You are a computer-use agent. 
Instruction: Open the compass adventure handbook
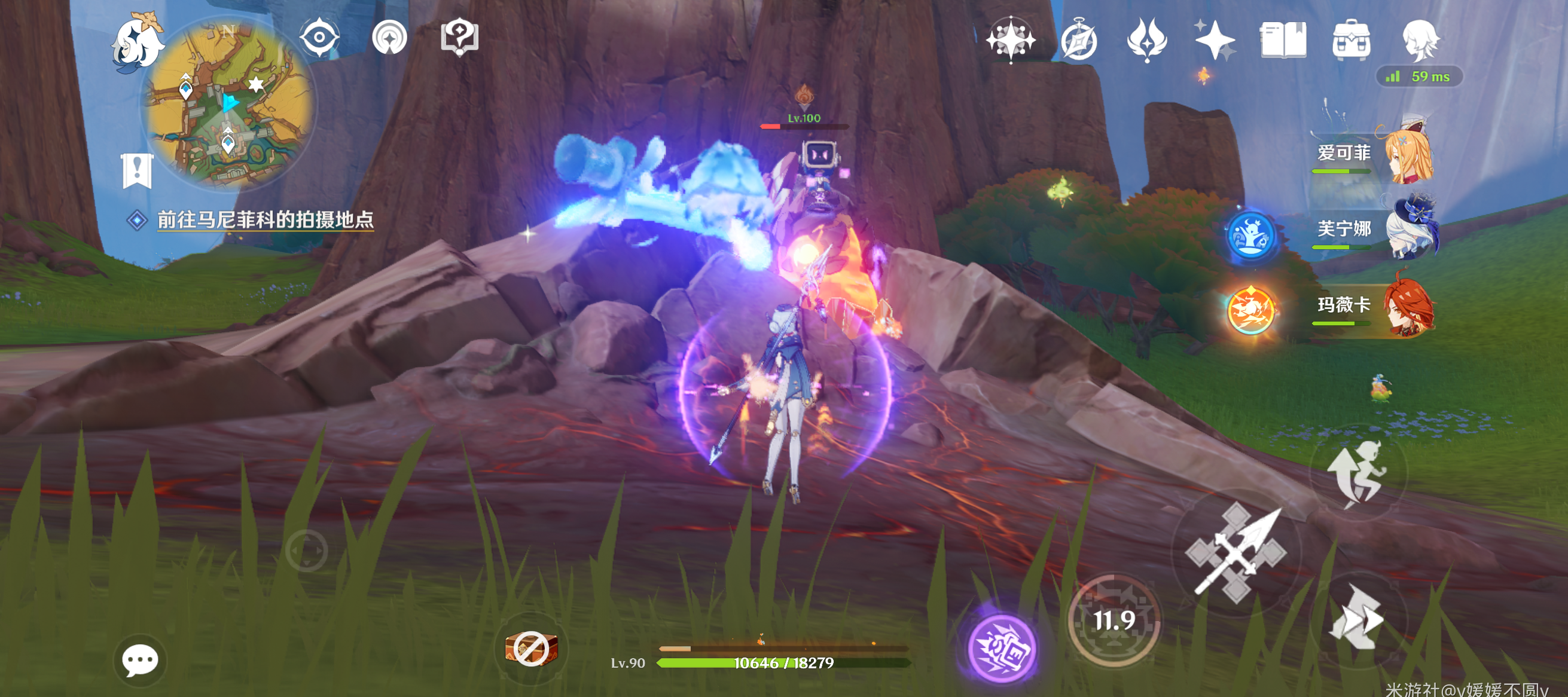coord(1079,41)
